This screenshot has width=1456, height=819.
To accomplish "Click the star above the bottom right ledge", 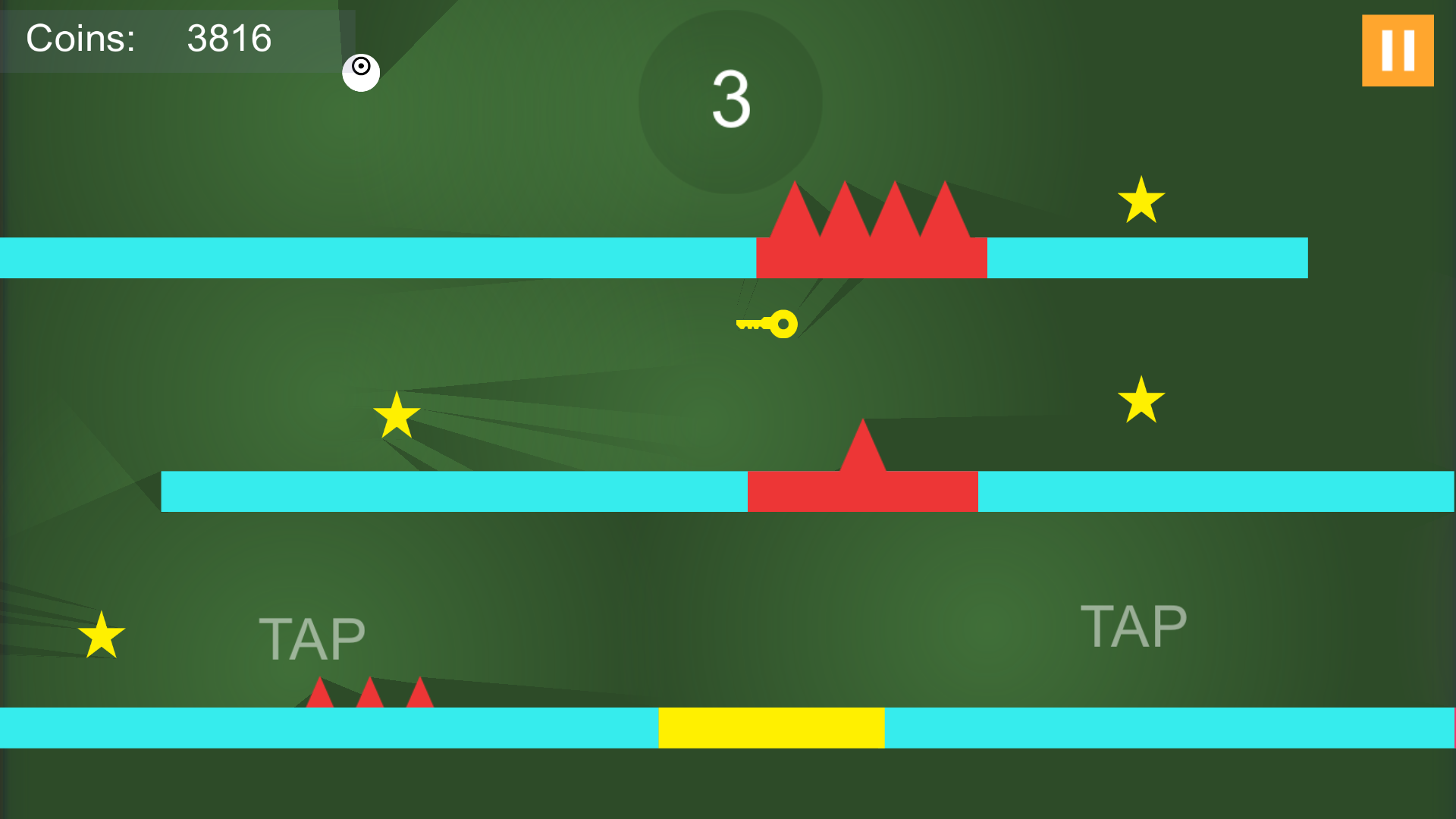I will click(1141, 400).
